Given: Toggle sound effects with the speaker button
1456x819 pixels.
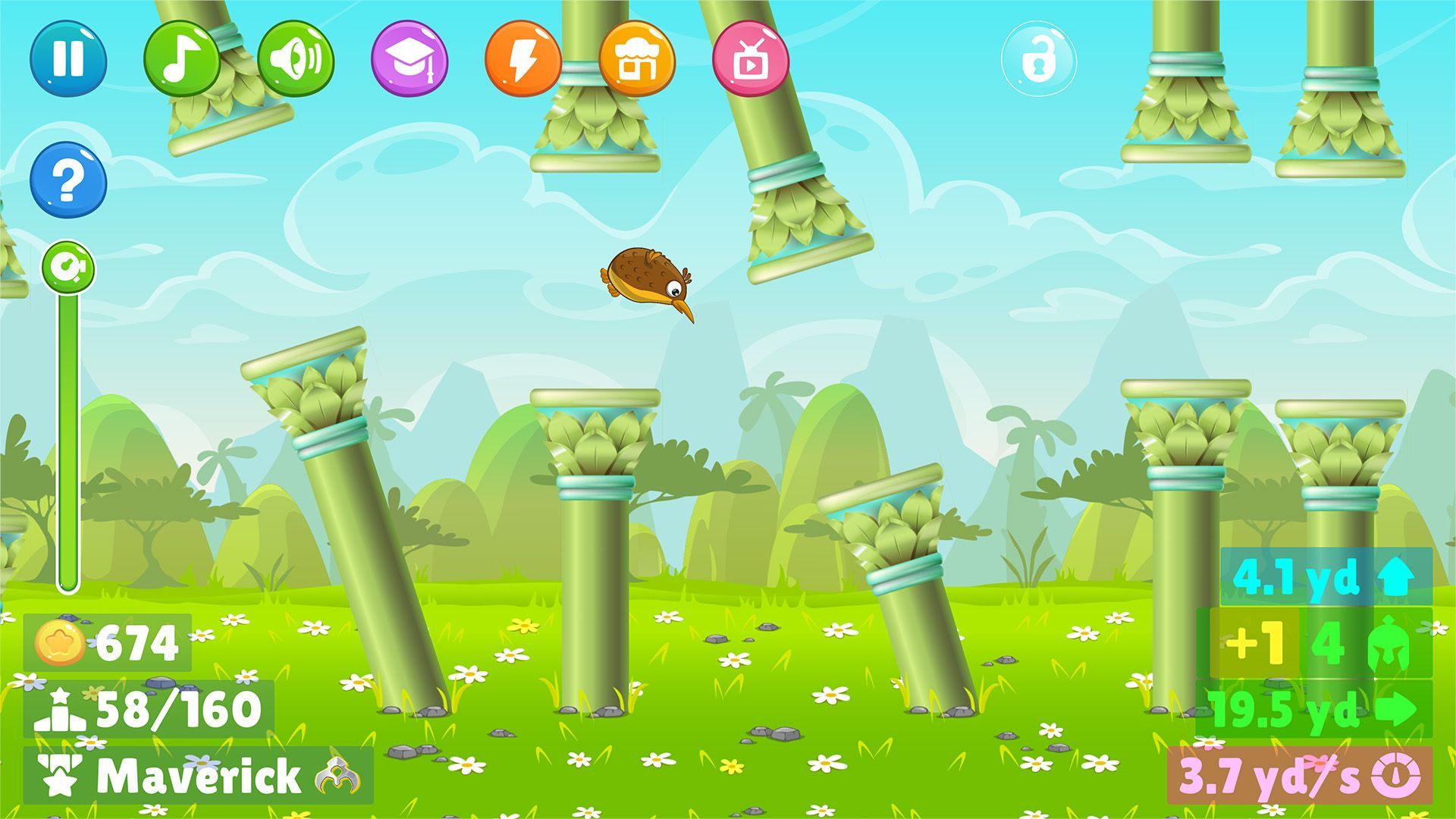Looking at the screenshot, I should point(296,59).
